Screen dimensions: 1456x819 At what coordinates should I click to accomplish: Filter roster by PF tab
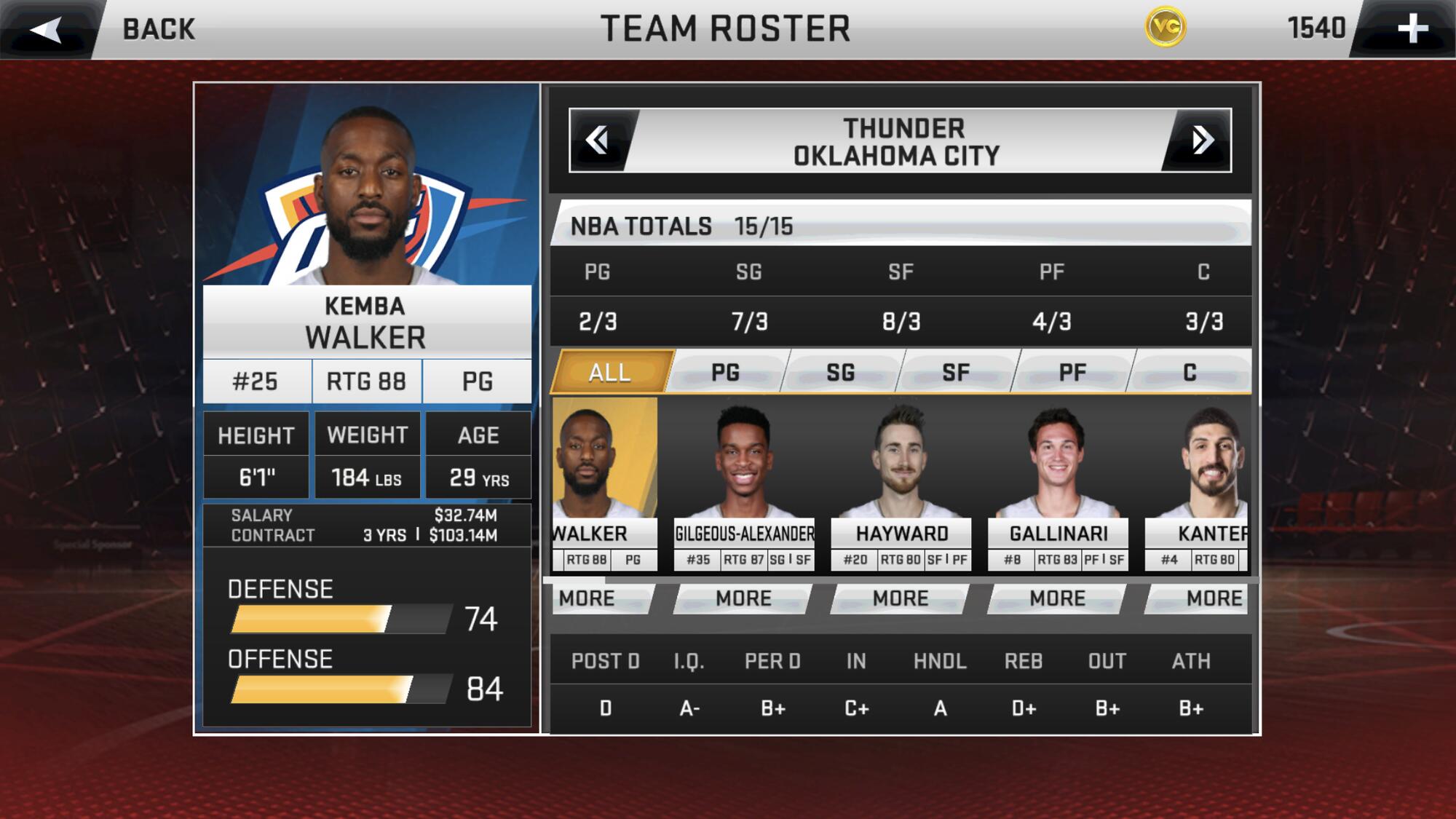1072,373
